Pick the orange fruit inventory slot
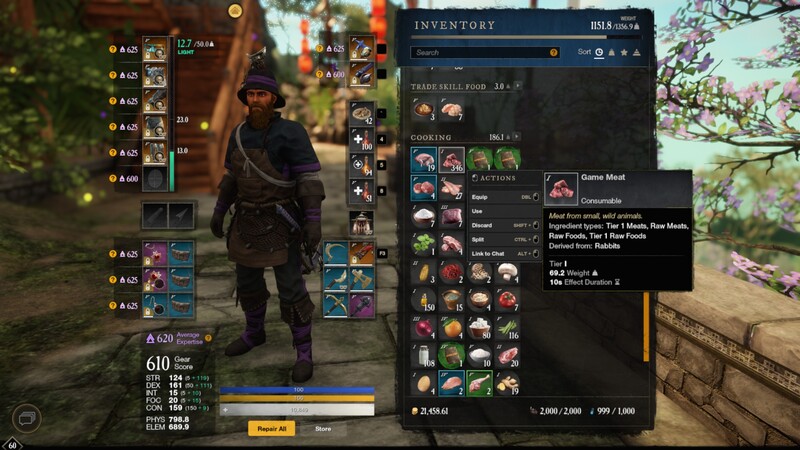 point(451,327)
